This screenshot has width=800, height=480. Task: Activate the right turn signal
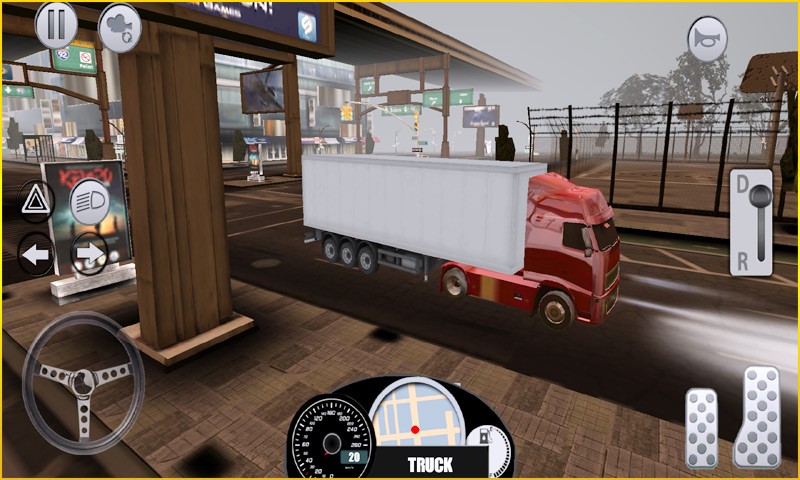pyautogui.click(x=89, y=255)
